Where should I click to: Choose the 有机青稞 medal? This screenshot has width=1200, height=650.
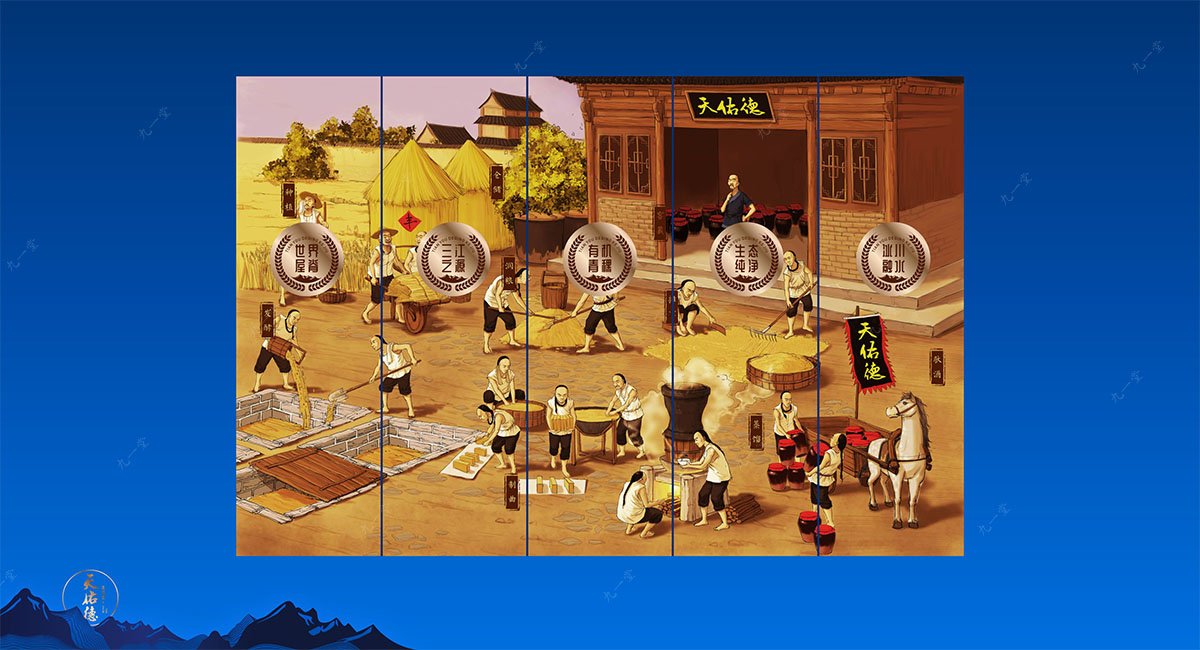(x=600, y=257)
